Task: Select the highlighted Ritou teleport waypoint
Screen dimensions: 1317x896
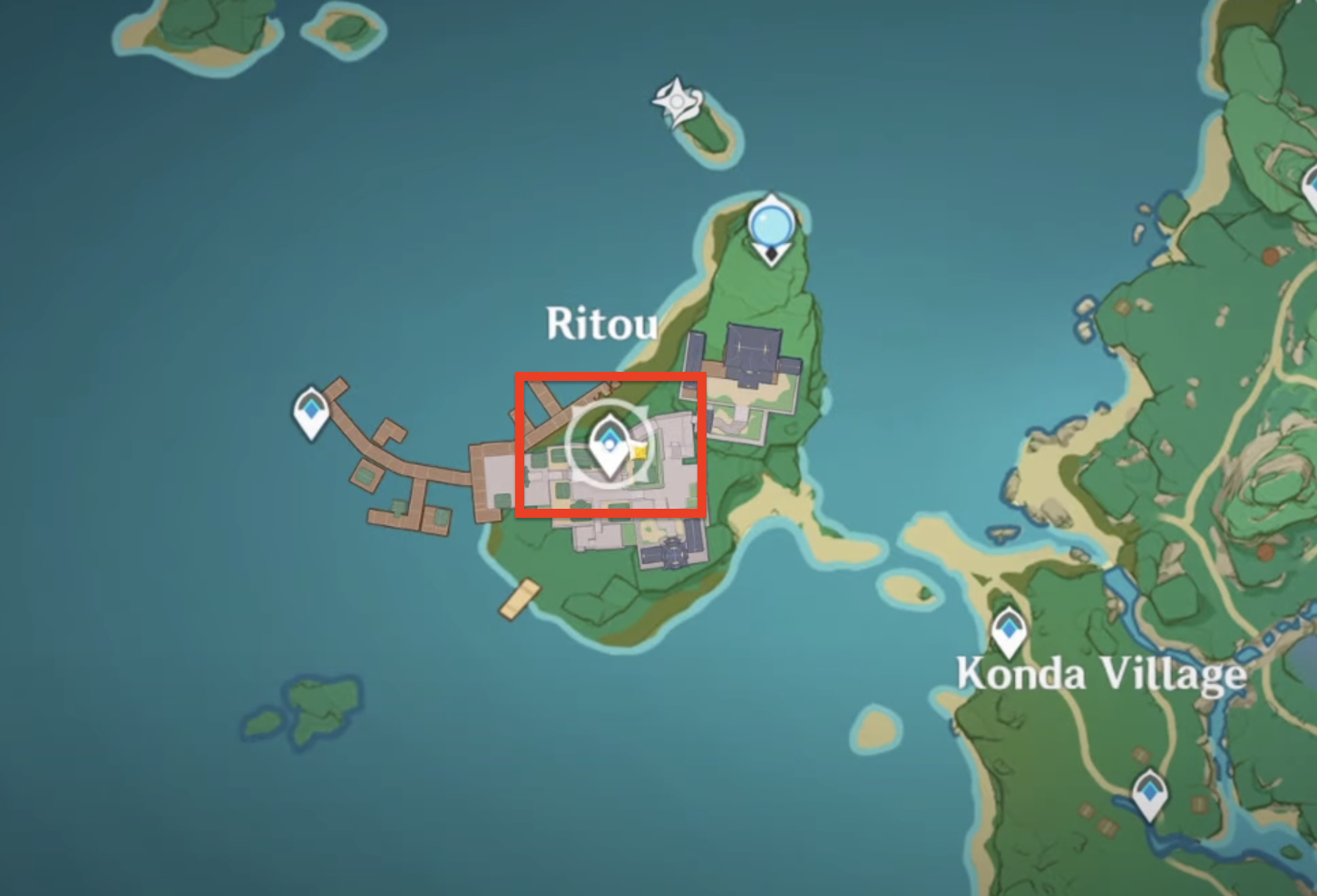Action: [x=607, y=444]
